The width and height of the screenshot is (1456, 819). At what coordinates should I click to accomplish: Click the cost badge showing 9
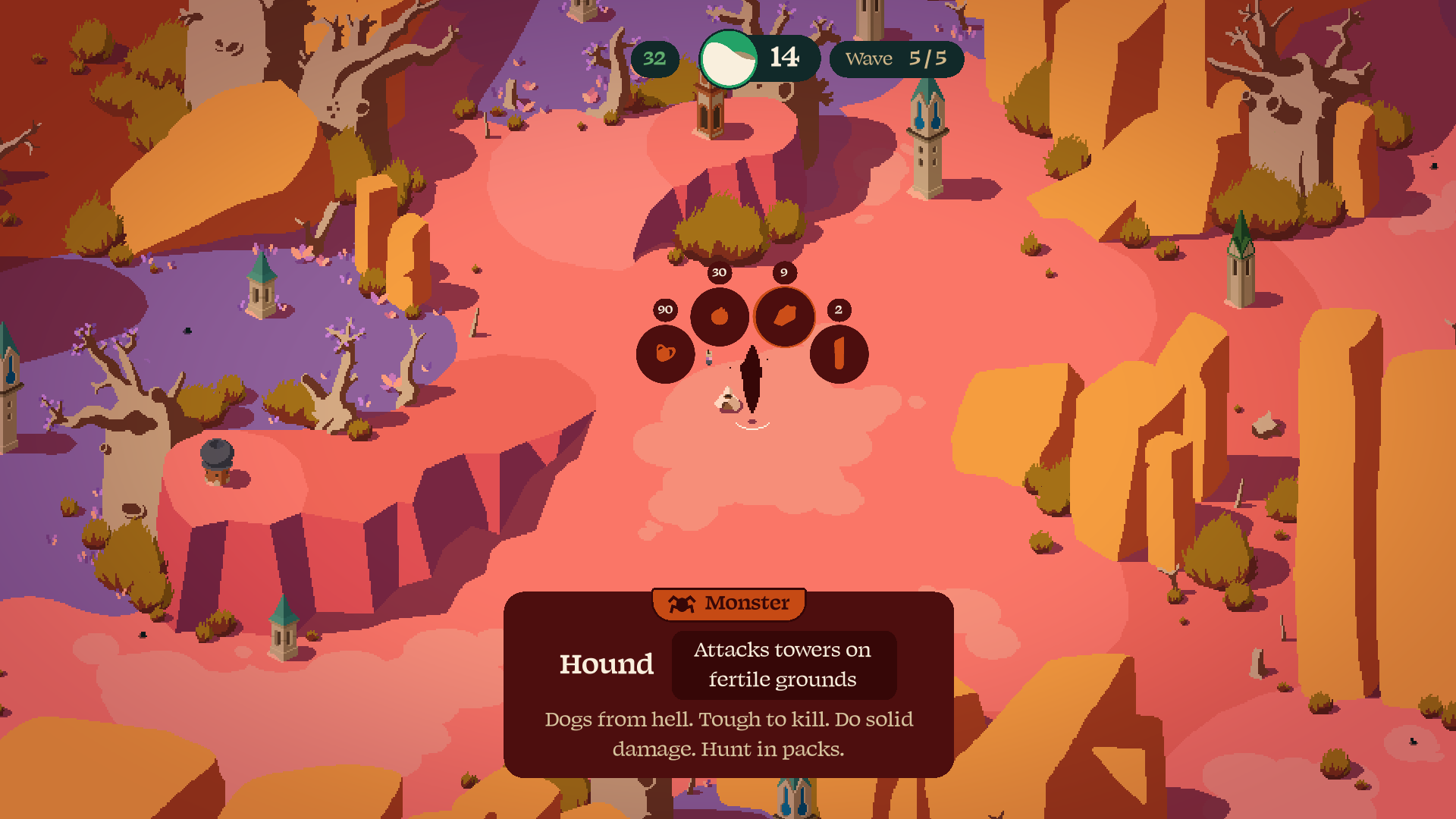(x=784, y=271)
